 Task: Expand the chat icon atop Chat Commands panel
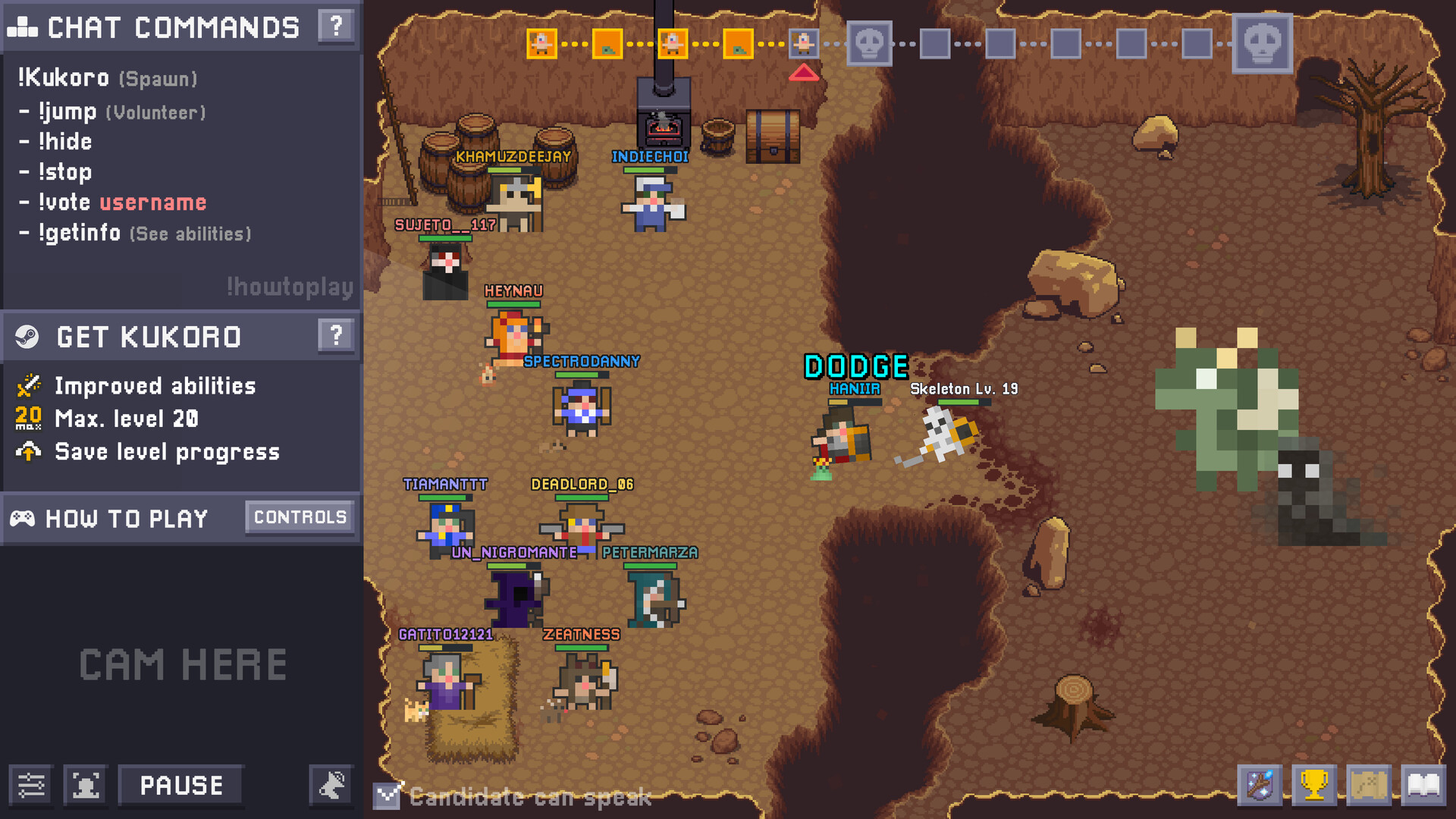click(x=24, y=27)
